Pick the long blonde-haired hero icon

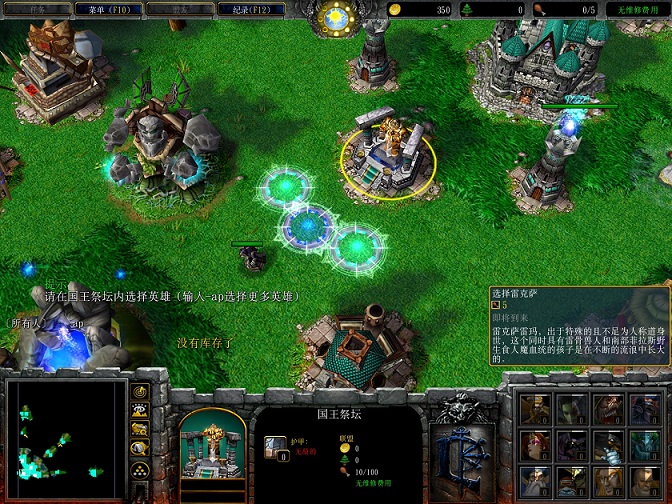click(608, 482)
